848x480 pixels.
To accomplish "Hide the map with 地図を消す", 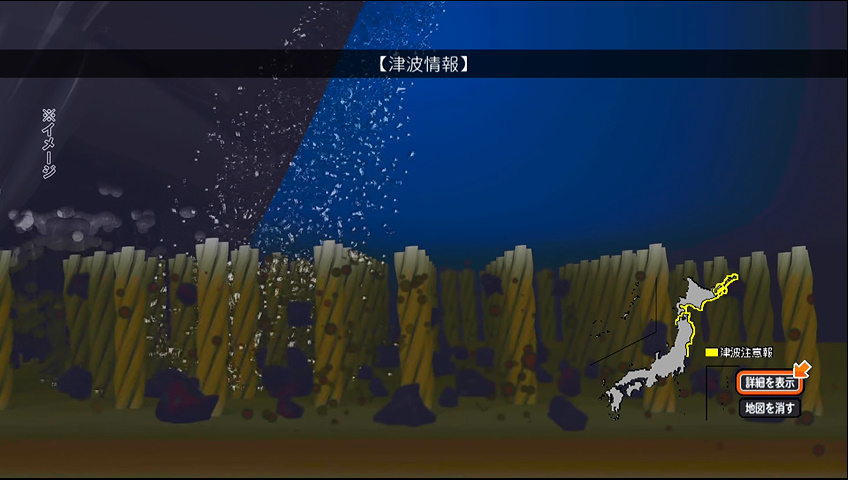I will point(769,408).
